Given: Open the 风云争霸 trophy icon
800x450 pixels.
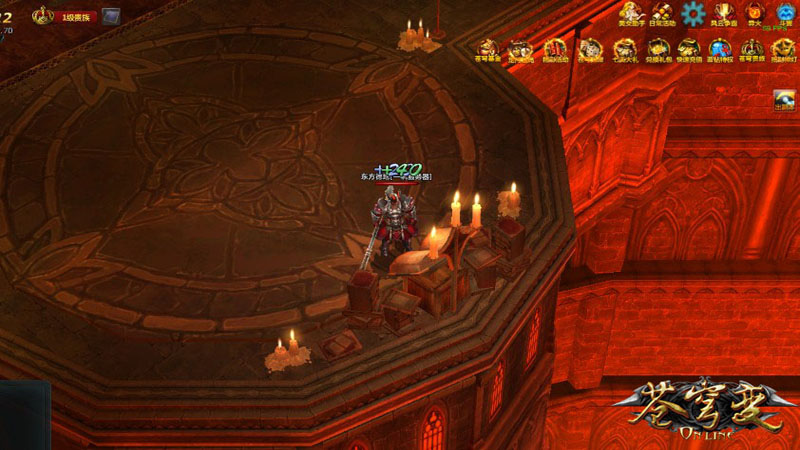Looking at the screenshot, I should point(723,13).
